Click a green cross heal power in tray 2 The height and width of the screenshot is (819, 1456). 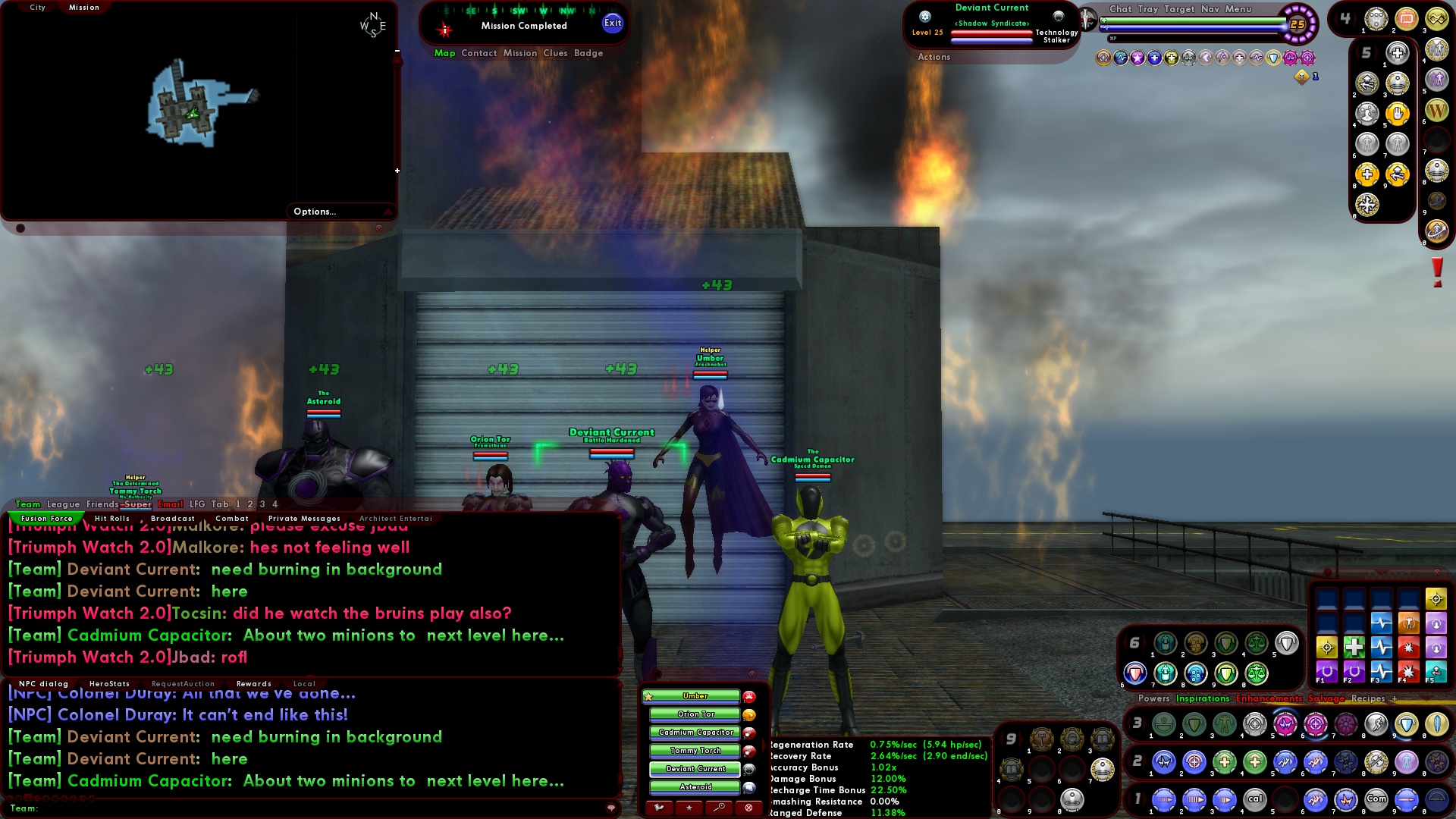(x=1224, y=761)
